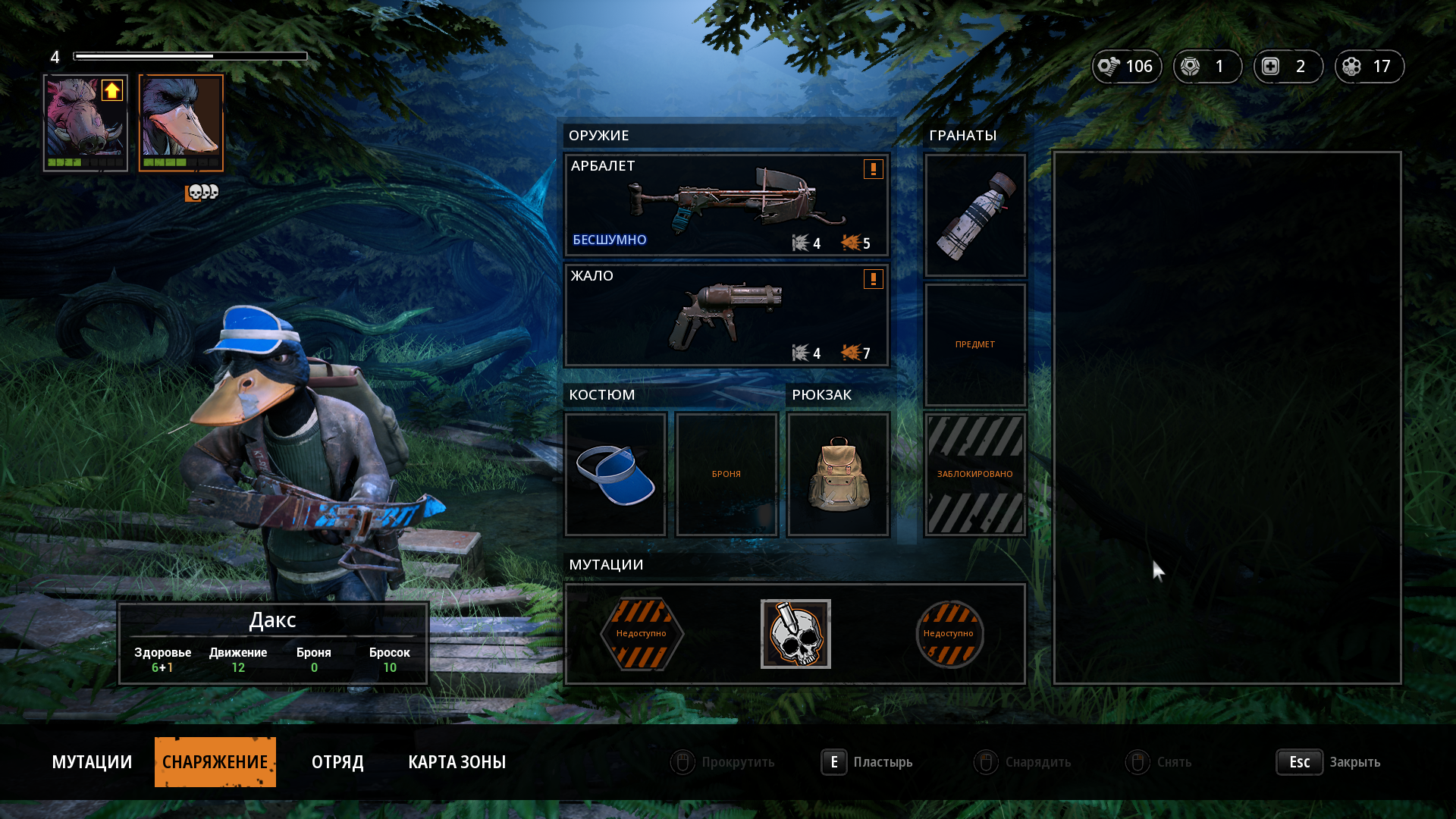Select the ЖАЛО pistol weapon slot
The width and height of the screenshot is (1456, 819).
(726, 315)
